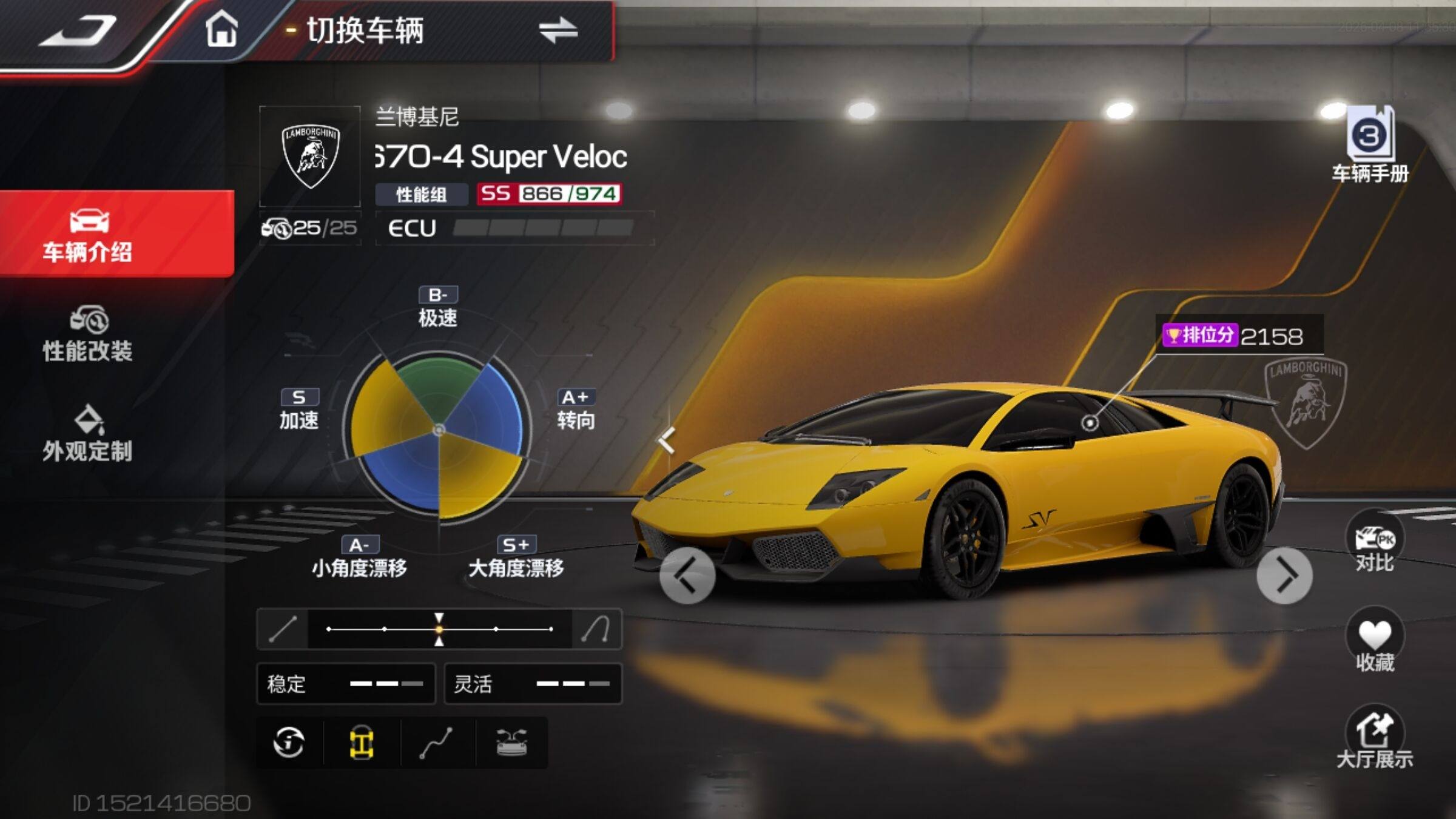Open the 车辆手册 vehicle handbook
The image size is (1456, 819).
point(1370,144)
